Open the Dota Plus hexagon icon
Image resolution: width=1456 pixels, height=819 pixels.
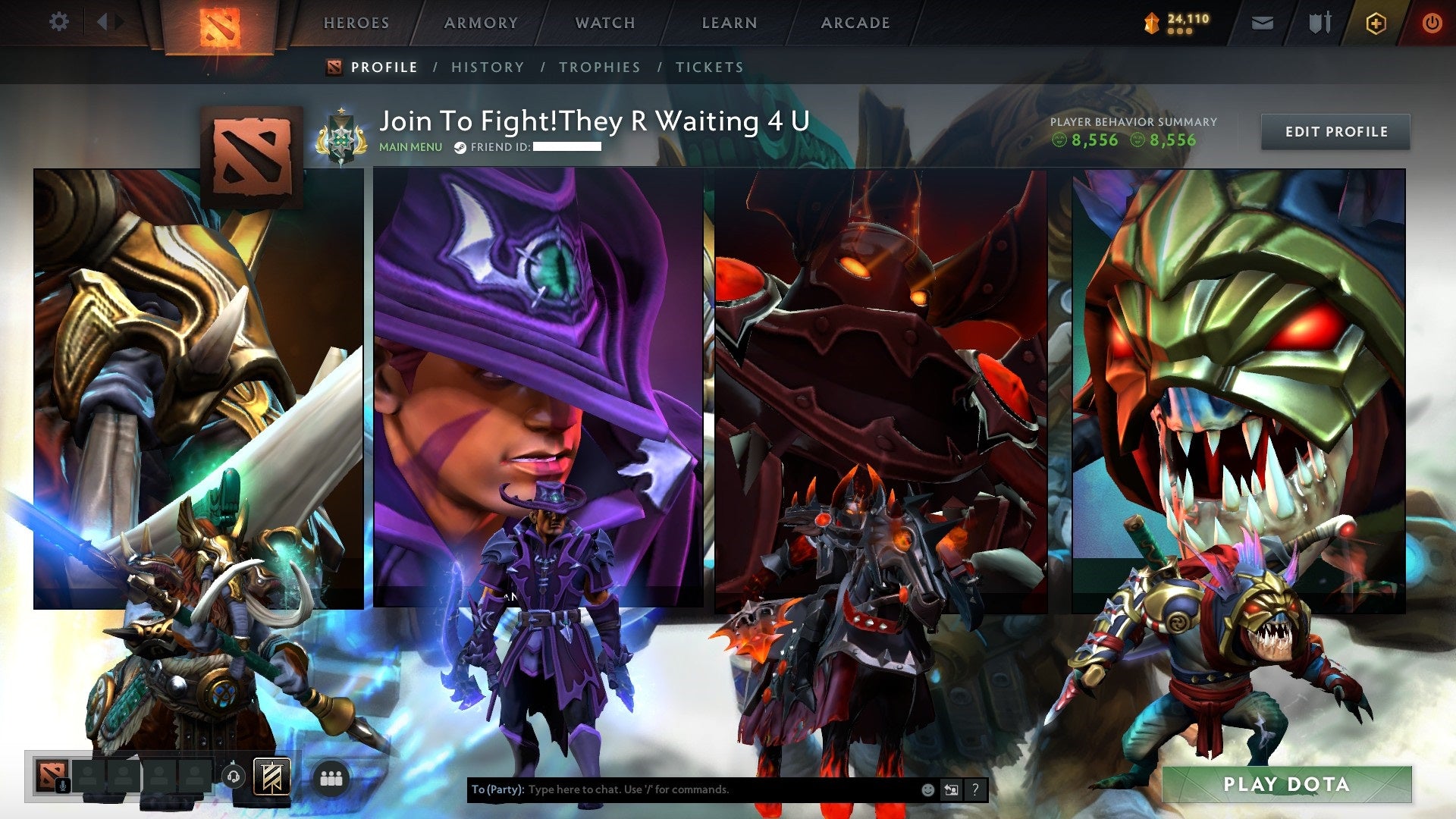tap(1376, 23)
